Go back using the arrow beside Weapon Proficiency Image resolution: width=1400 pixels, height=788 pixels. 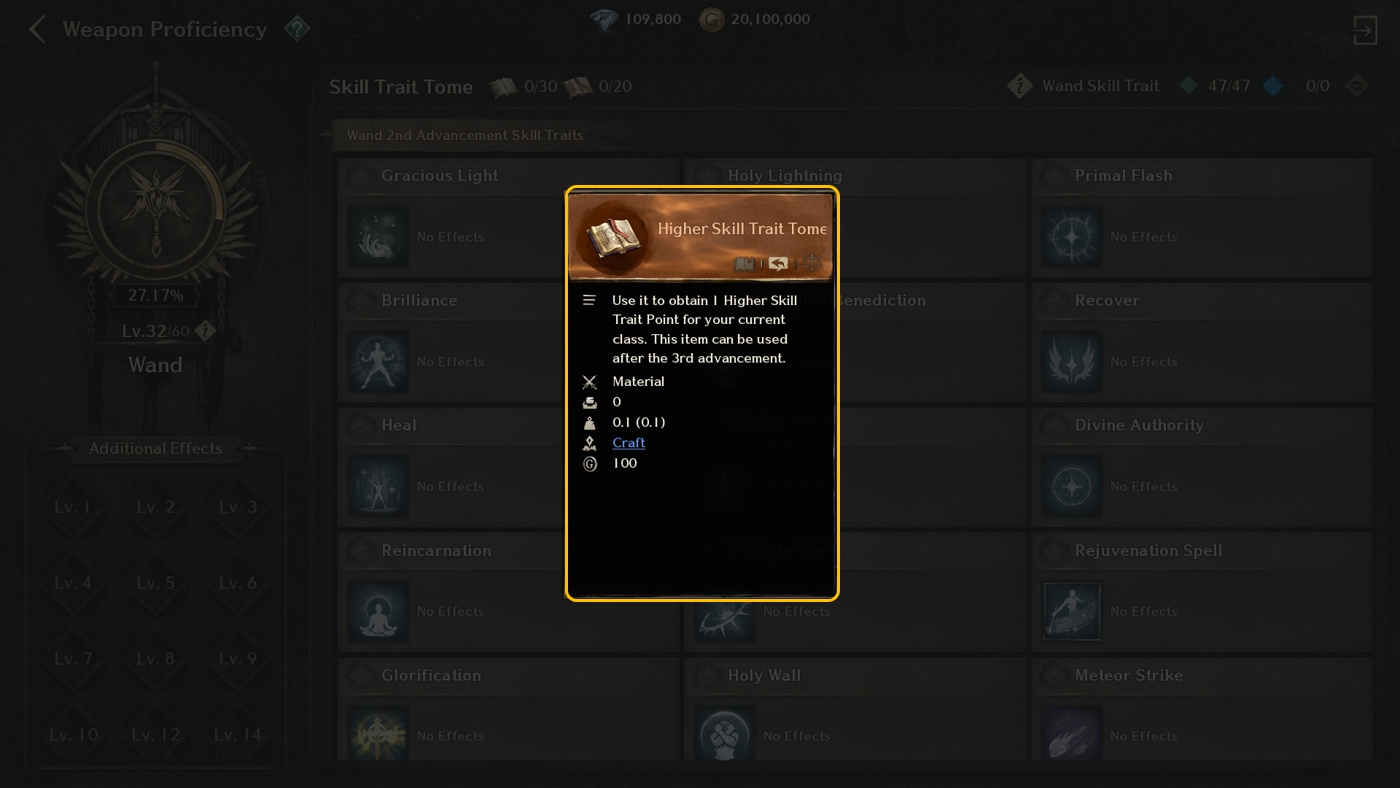tap(37, 30)
